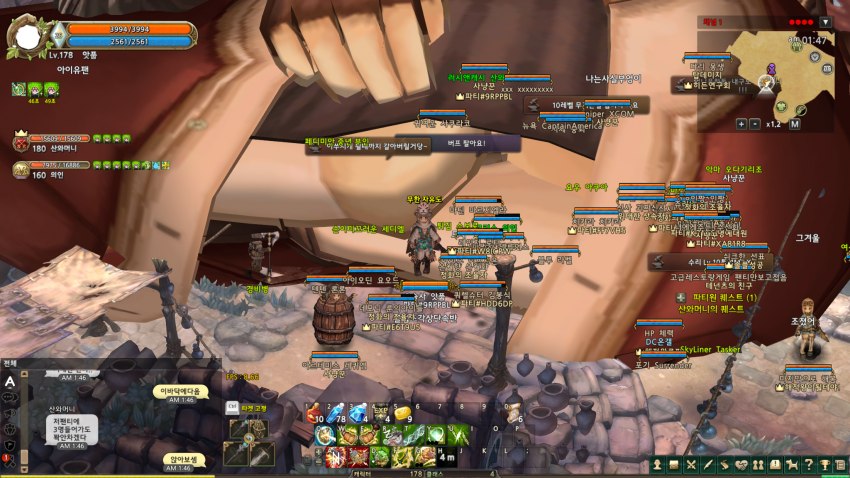Use the blue crystal with 78 count
Image resolution: width=850 pixels, height=478 pixels.
click(335, 414)
